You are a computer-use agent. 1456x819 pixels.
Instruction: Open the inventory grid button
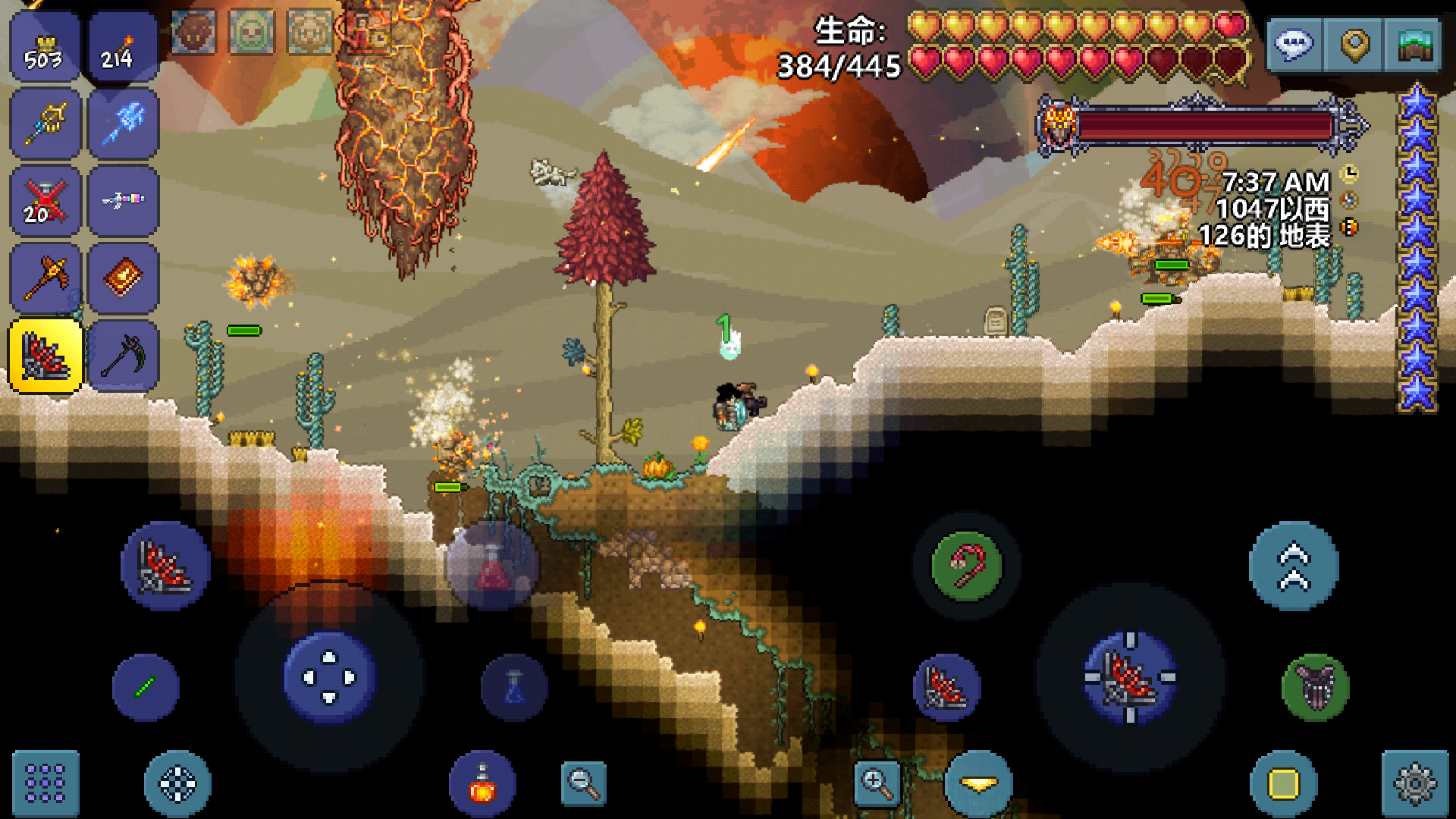point(45,783)
